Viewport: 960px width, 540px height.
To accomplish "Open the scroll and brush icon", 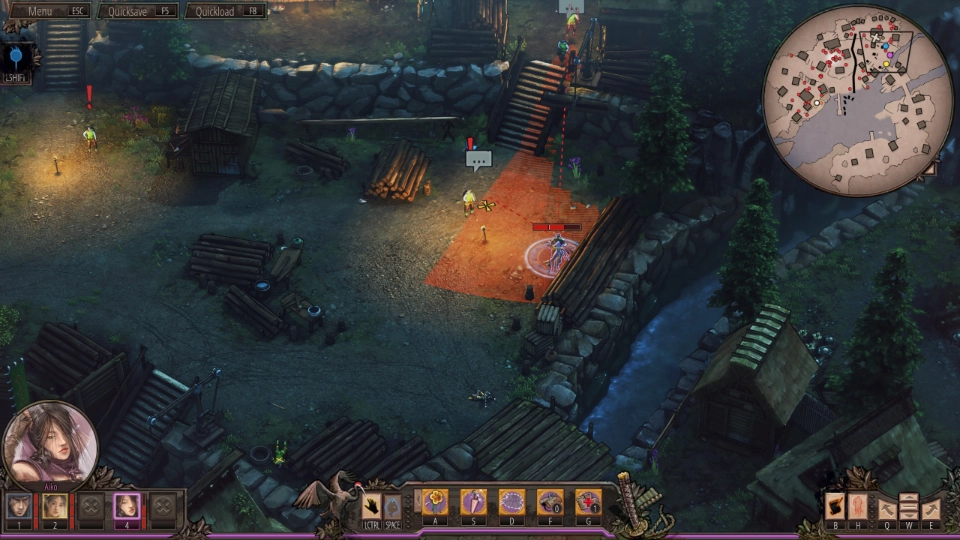I will click(835, 507).
